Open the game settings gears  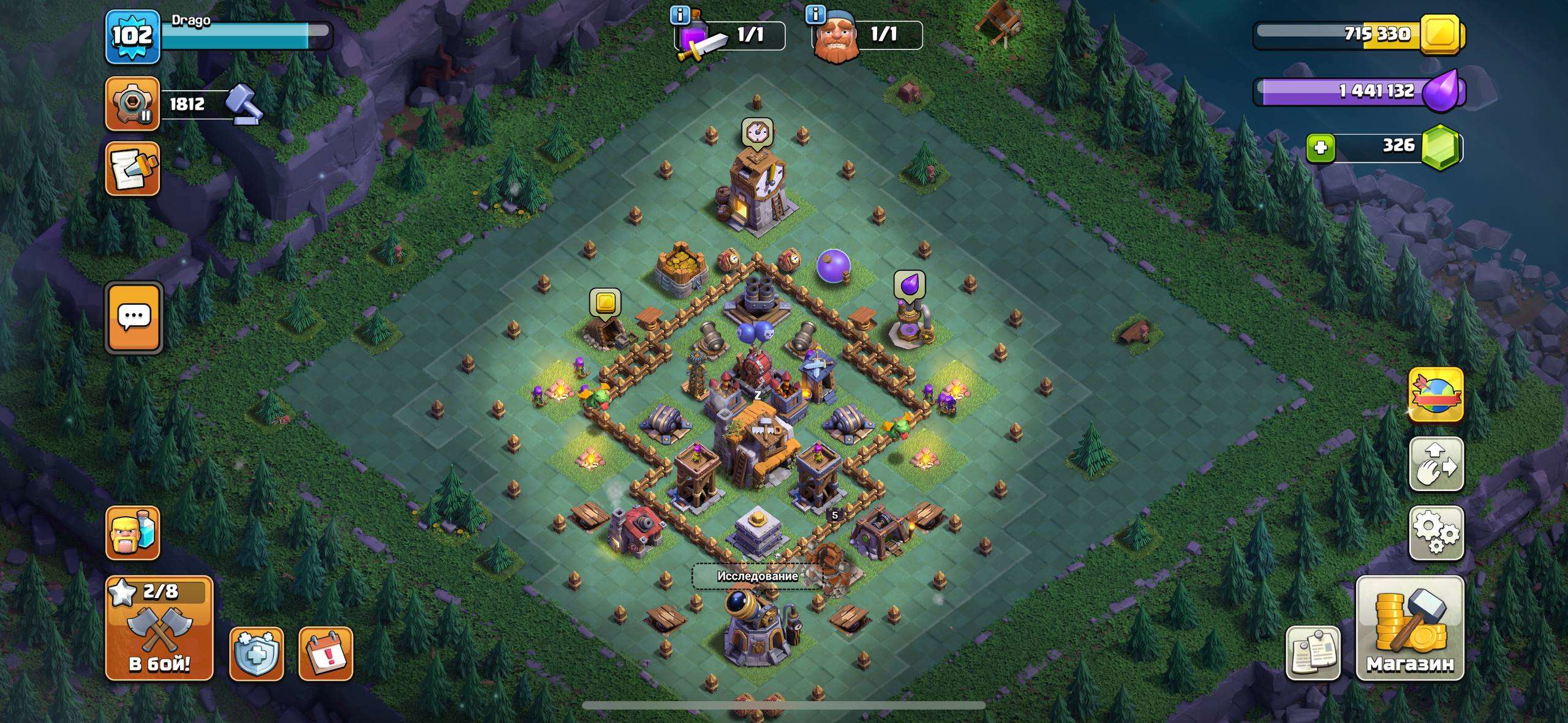[1436, 533]
